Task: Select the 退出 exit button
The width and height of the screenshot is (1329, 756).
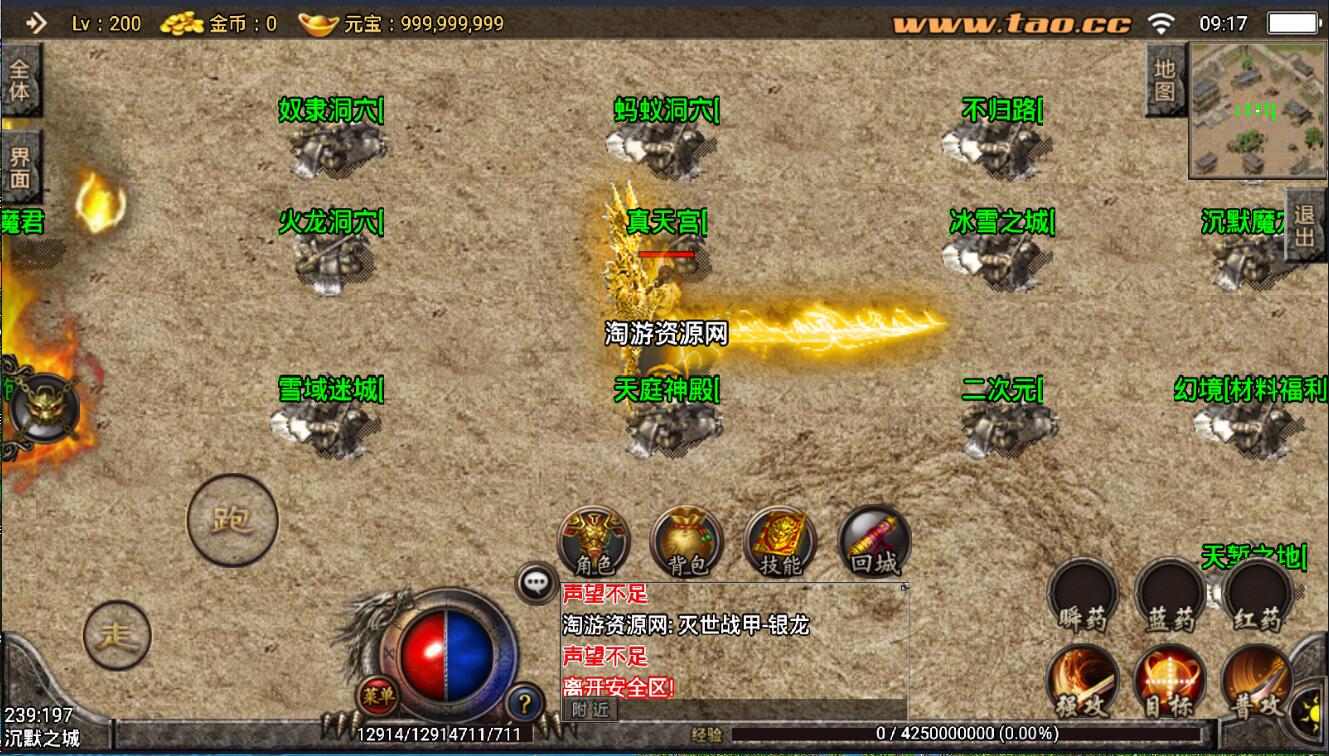Action: click(1304, 226)
